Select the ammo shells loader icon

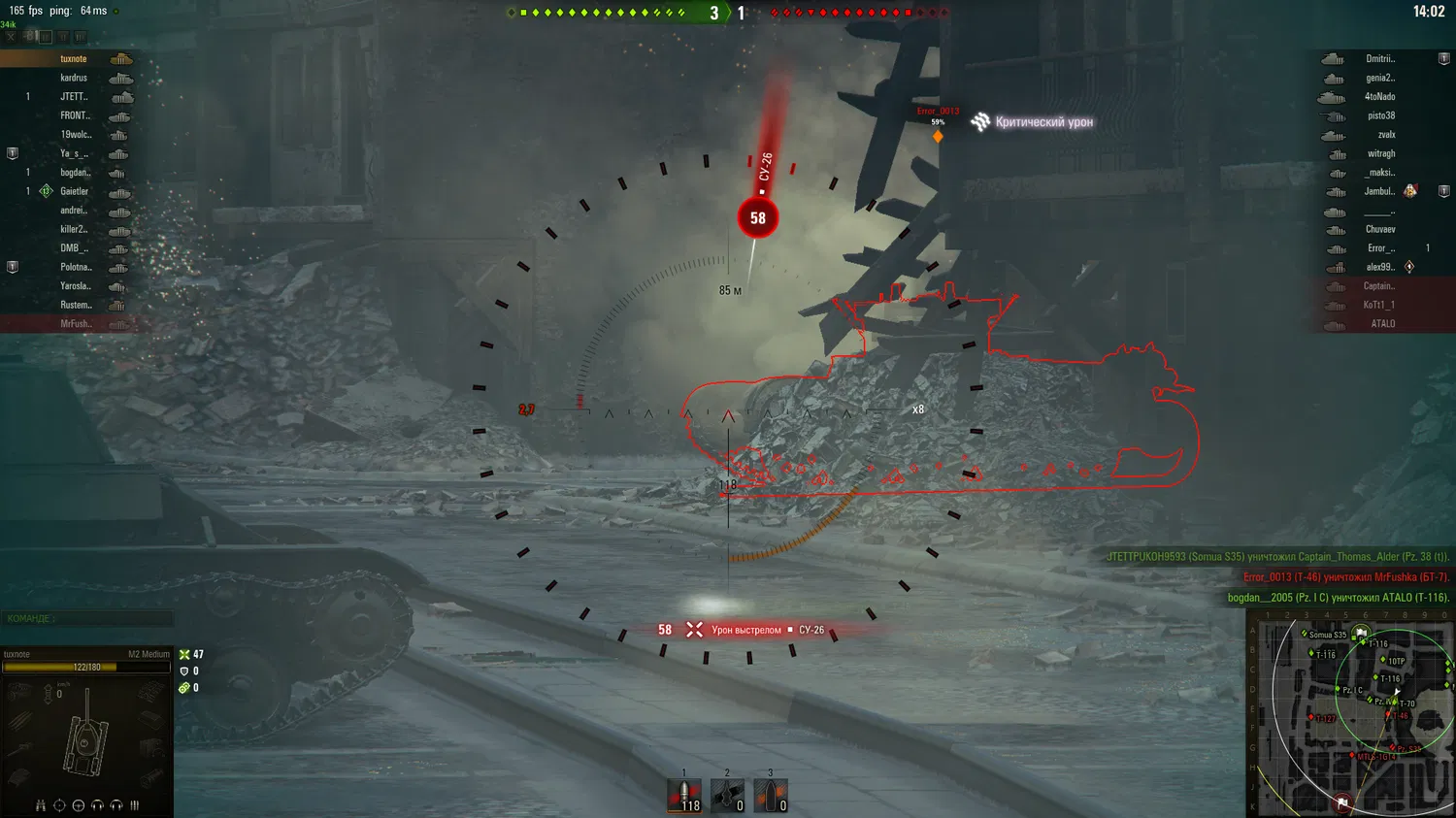(x=134, y=805)
